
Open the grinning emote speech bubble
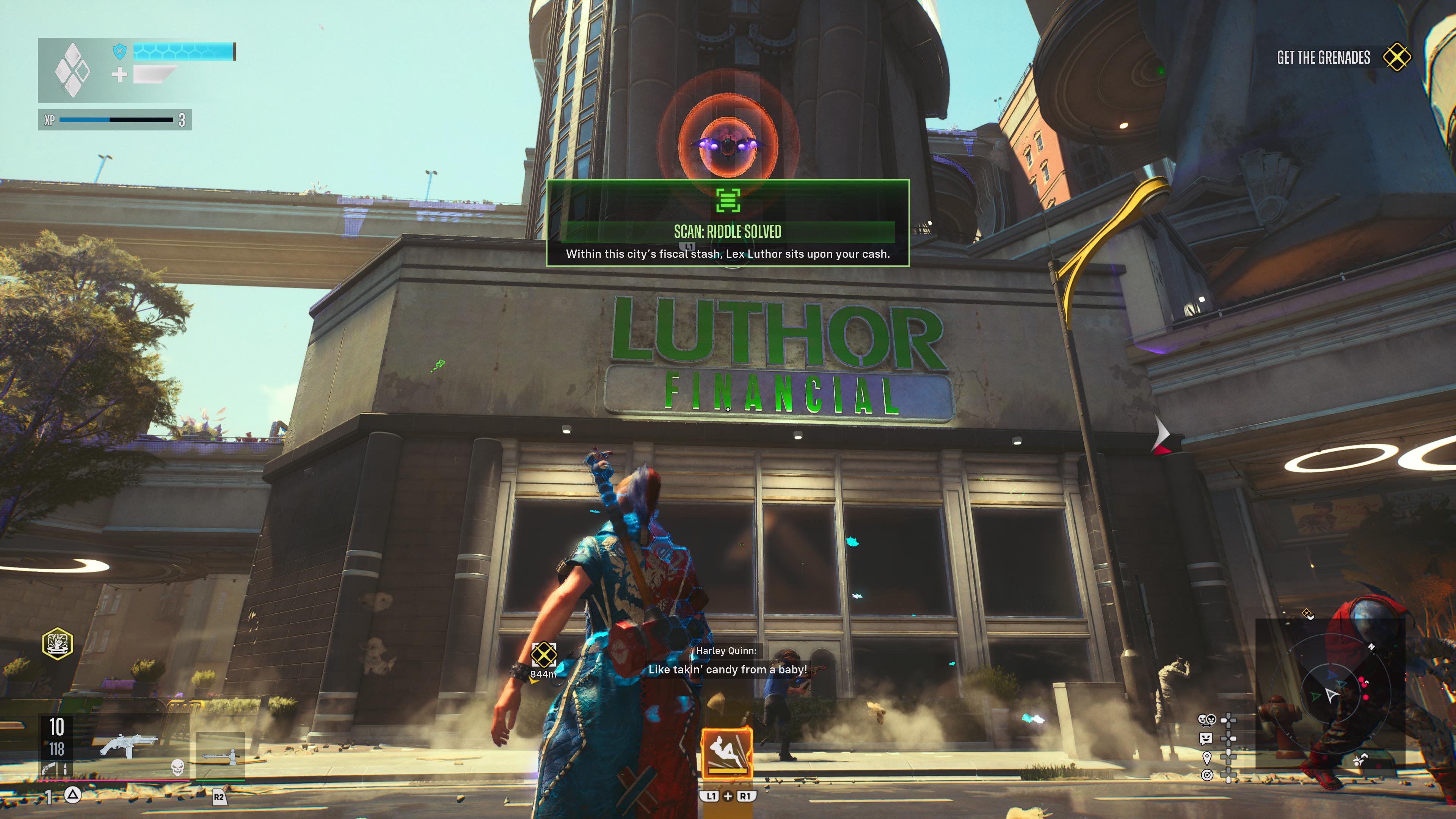point(1206,738)
